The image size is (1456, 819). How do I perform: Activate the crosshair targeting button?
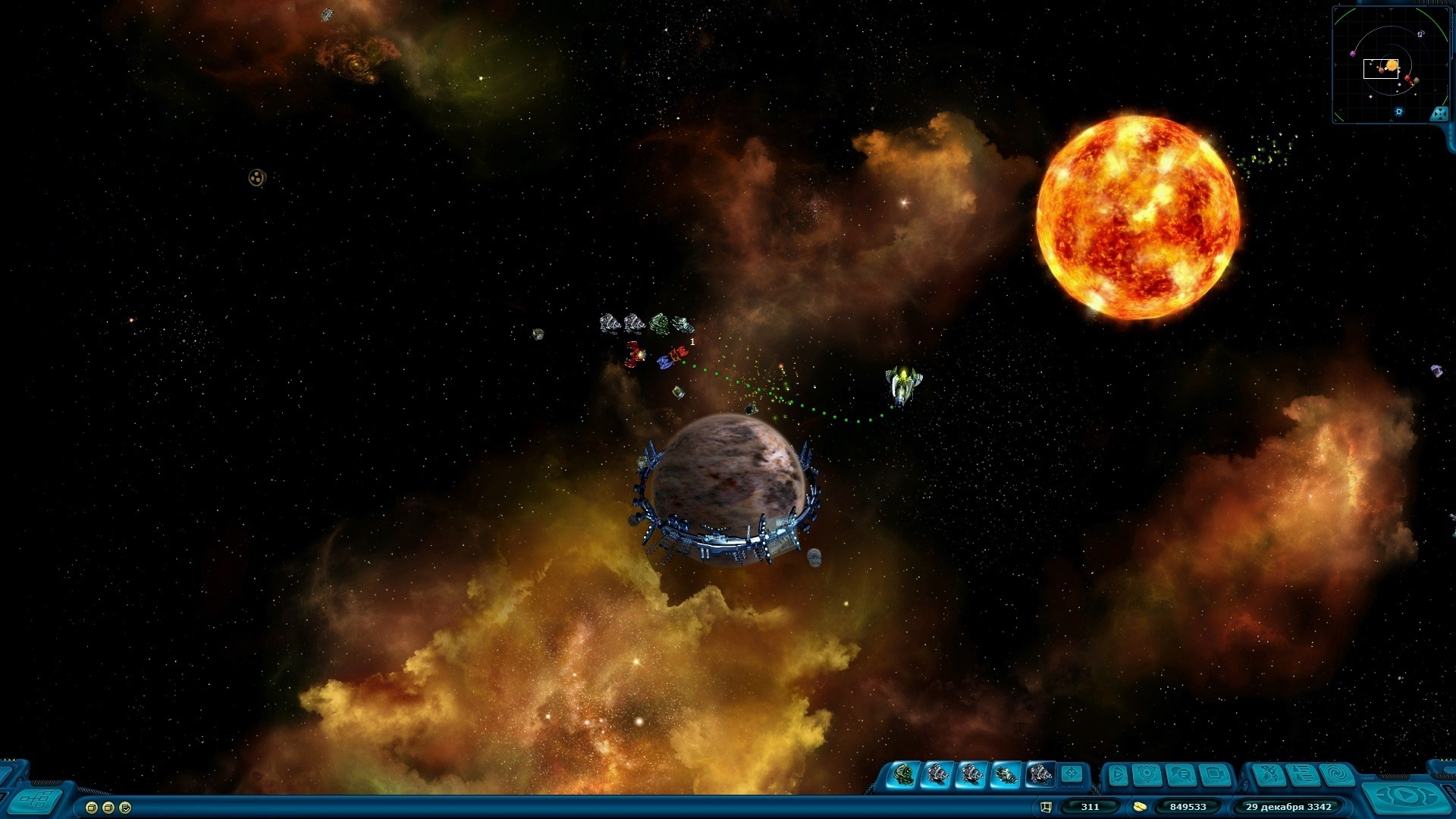tap(1072, 774)
